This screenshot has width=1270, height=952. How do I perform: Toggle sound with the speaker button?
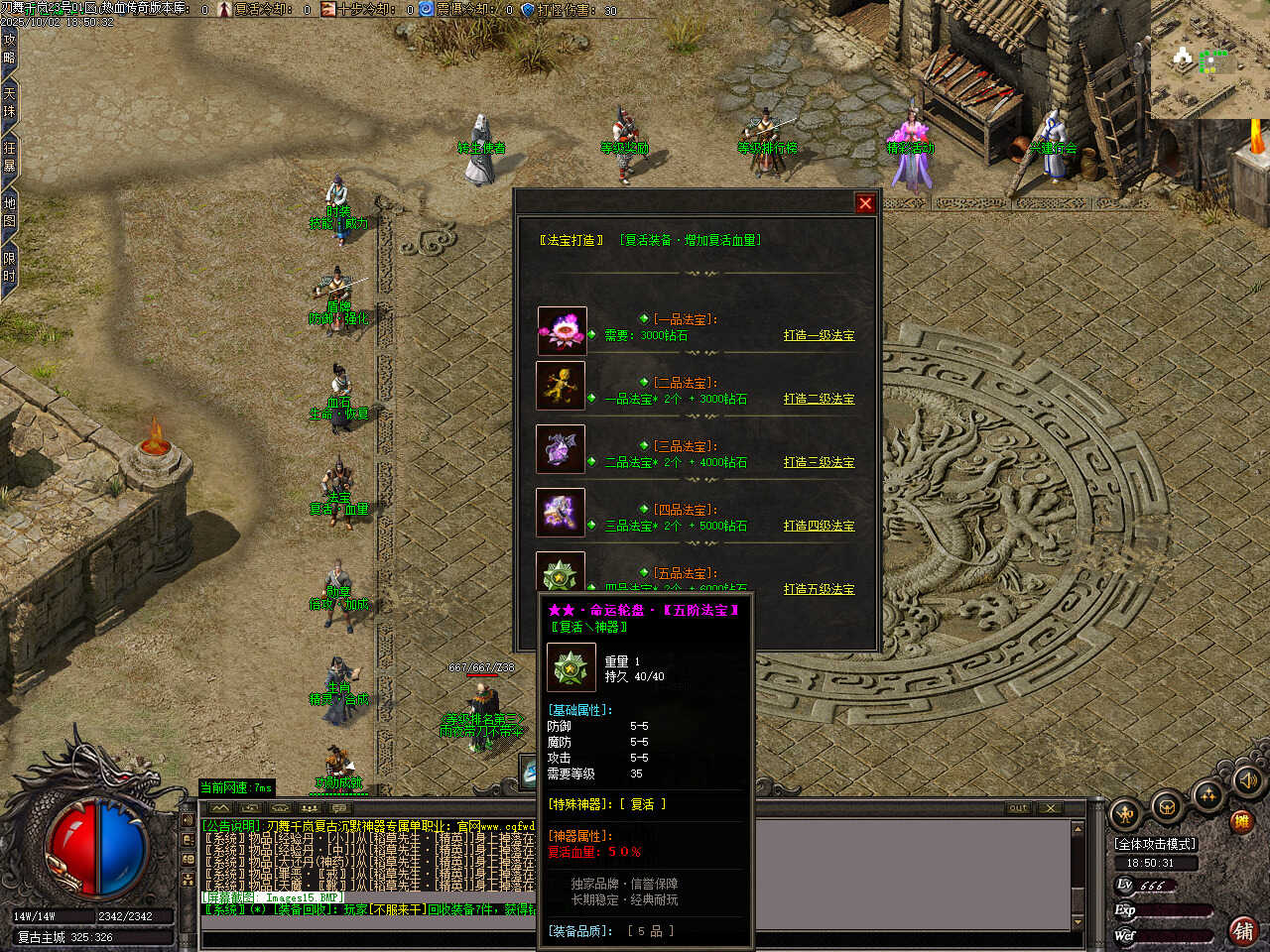click(x=1247, y=782)
